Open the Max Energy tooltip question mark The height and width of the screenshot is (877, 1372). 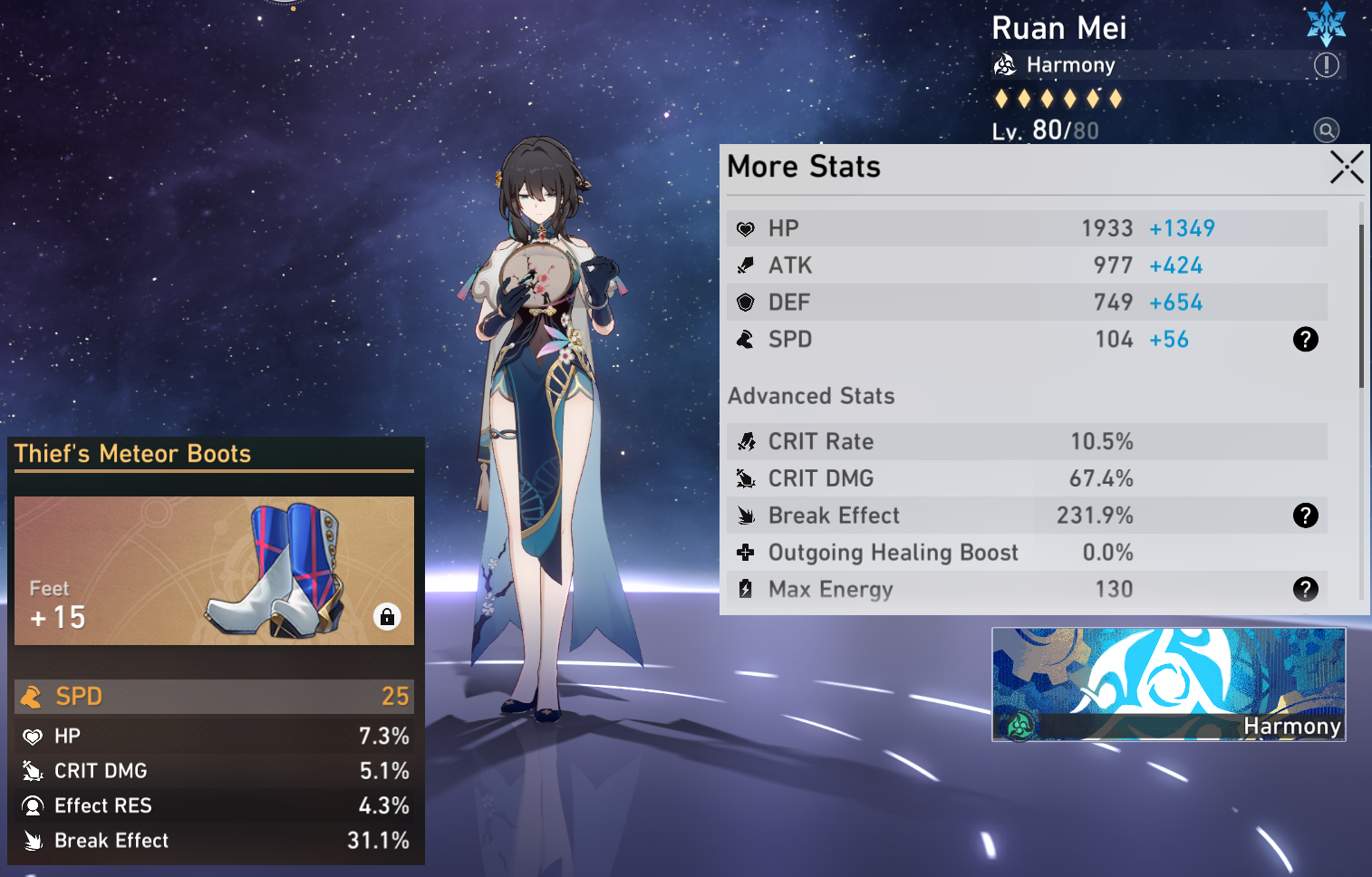pyautogui.click(x=1305, y=589)
